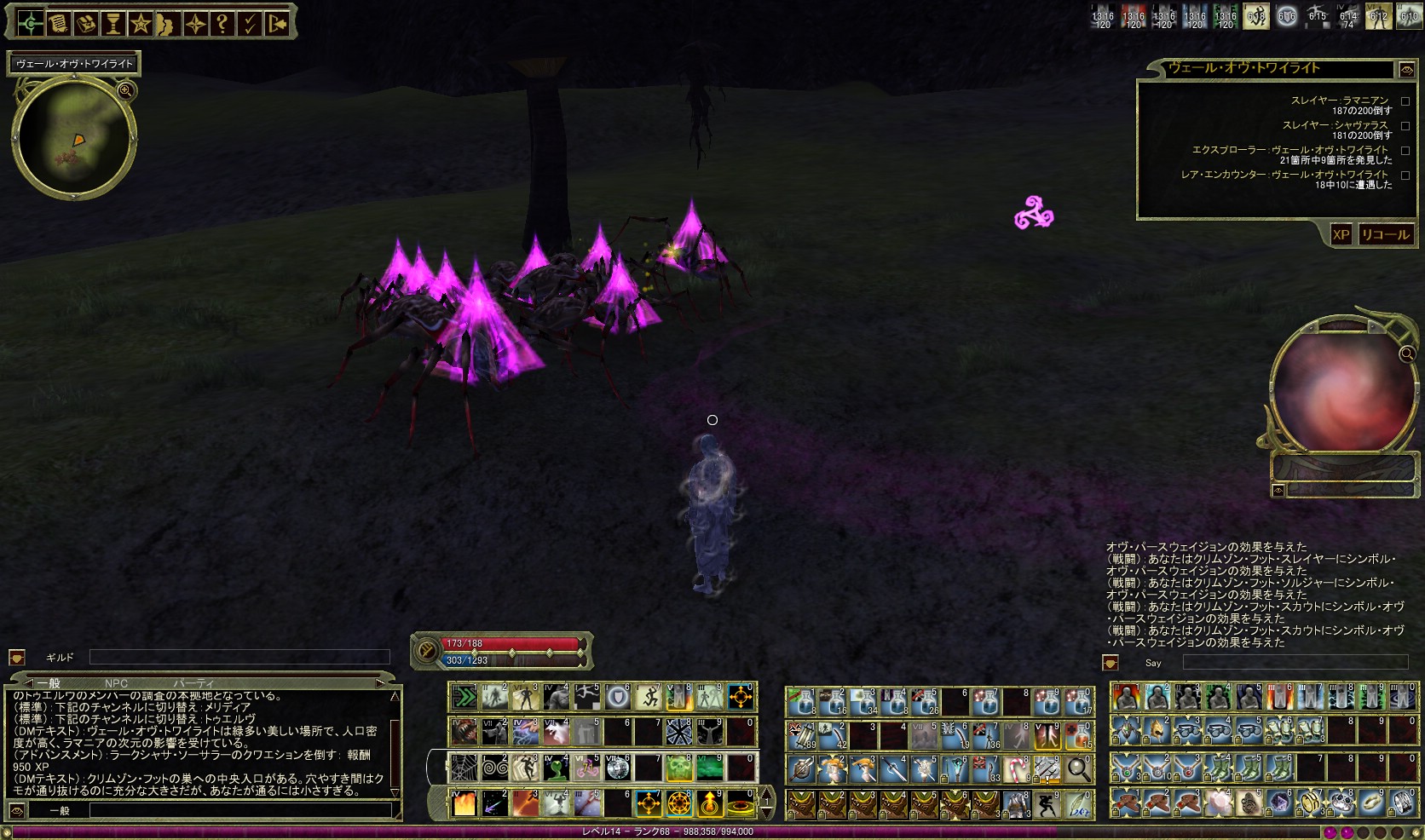1425x840 pixels.
Task: Activate the green skull spell icon
Action: 678,768
